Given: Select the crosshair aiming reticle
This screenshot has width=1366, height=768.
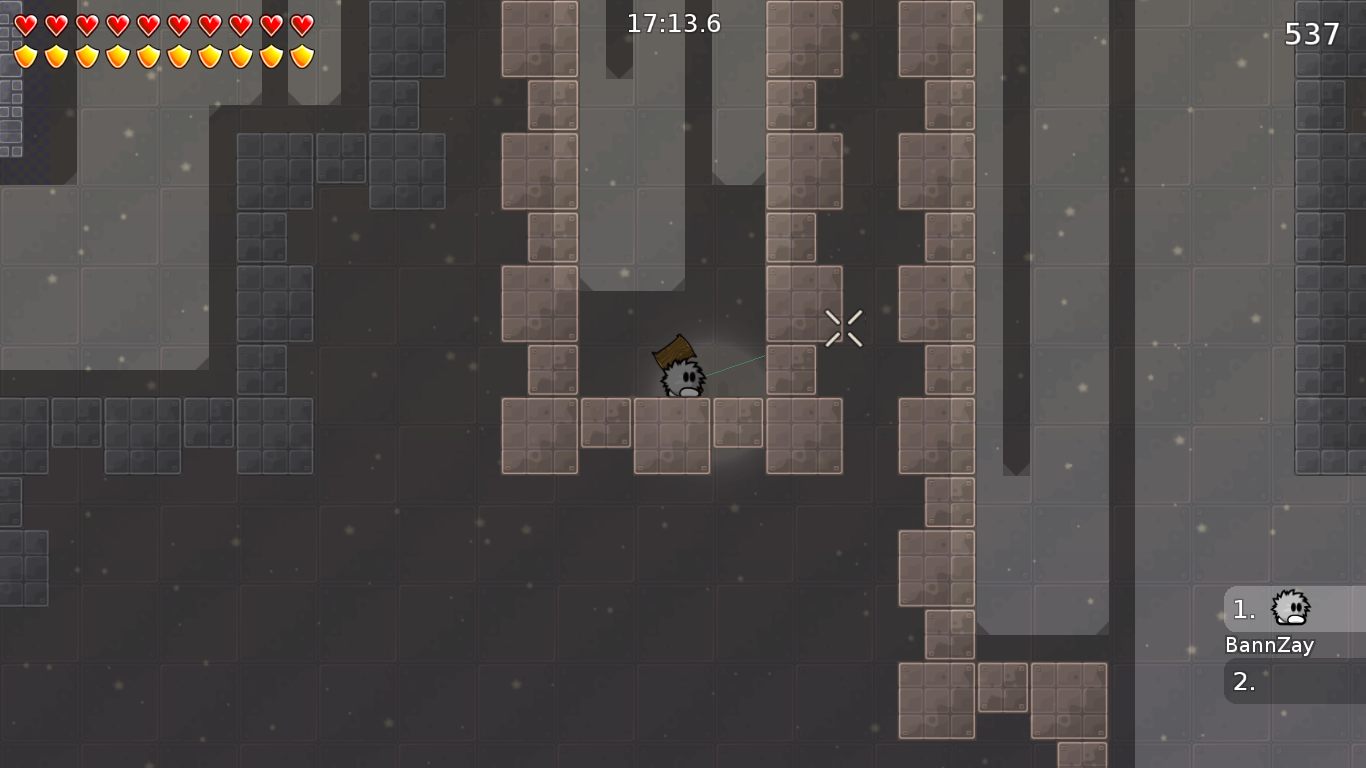Looking at the screenshot, I should (x=843, y=327).
